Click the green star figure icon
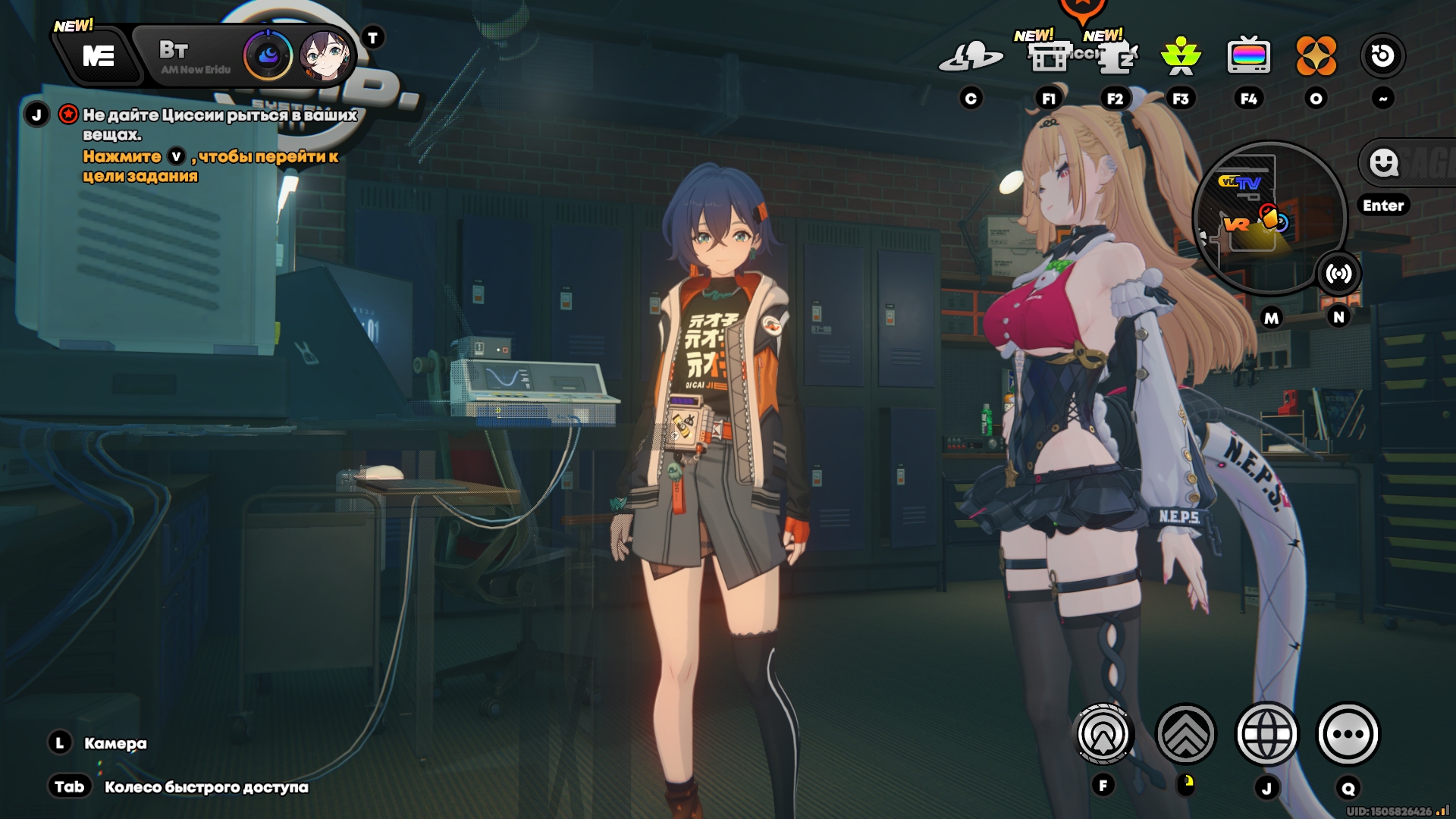The height and width of the screenshot is (819, 1456). (x=1181, y=56)
